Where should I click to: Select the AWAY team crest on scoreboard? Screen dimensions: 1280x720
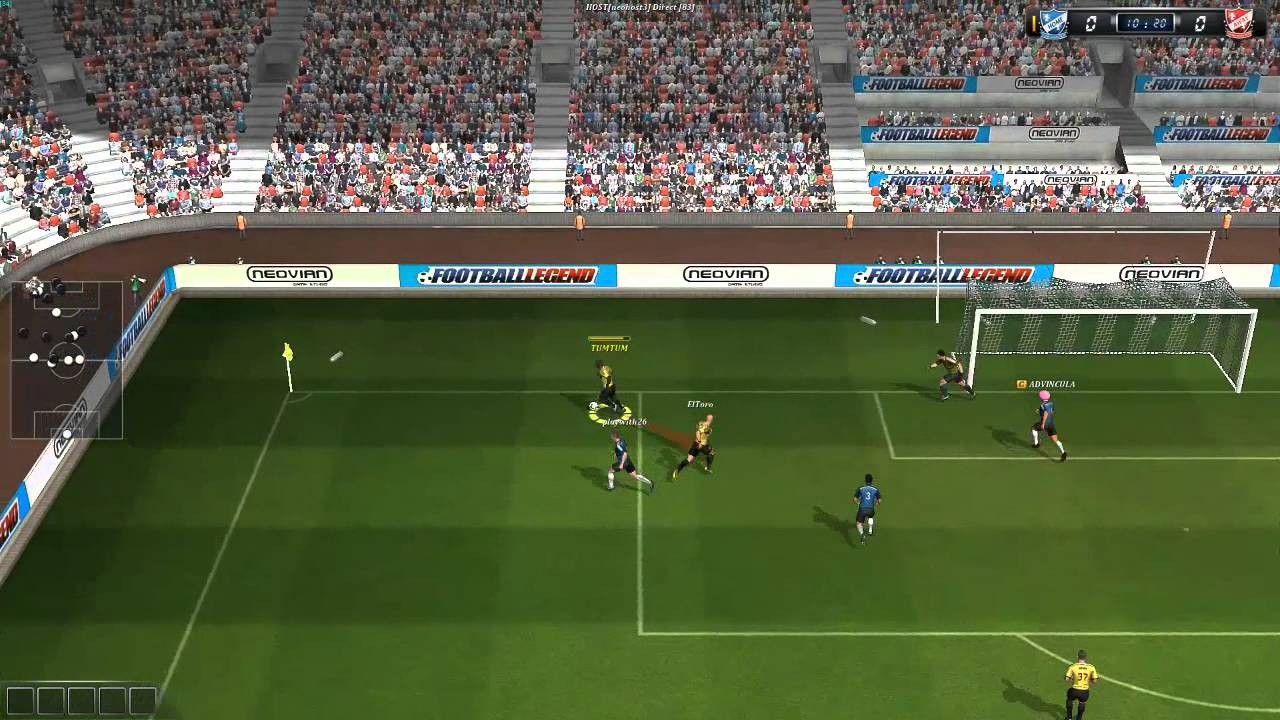tap(1238, 22)
